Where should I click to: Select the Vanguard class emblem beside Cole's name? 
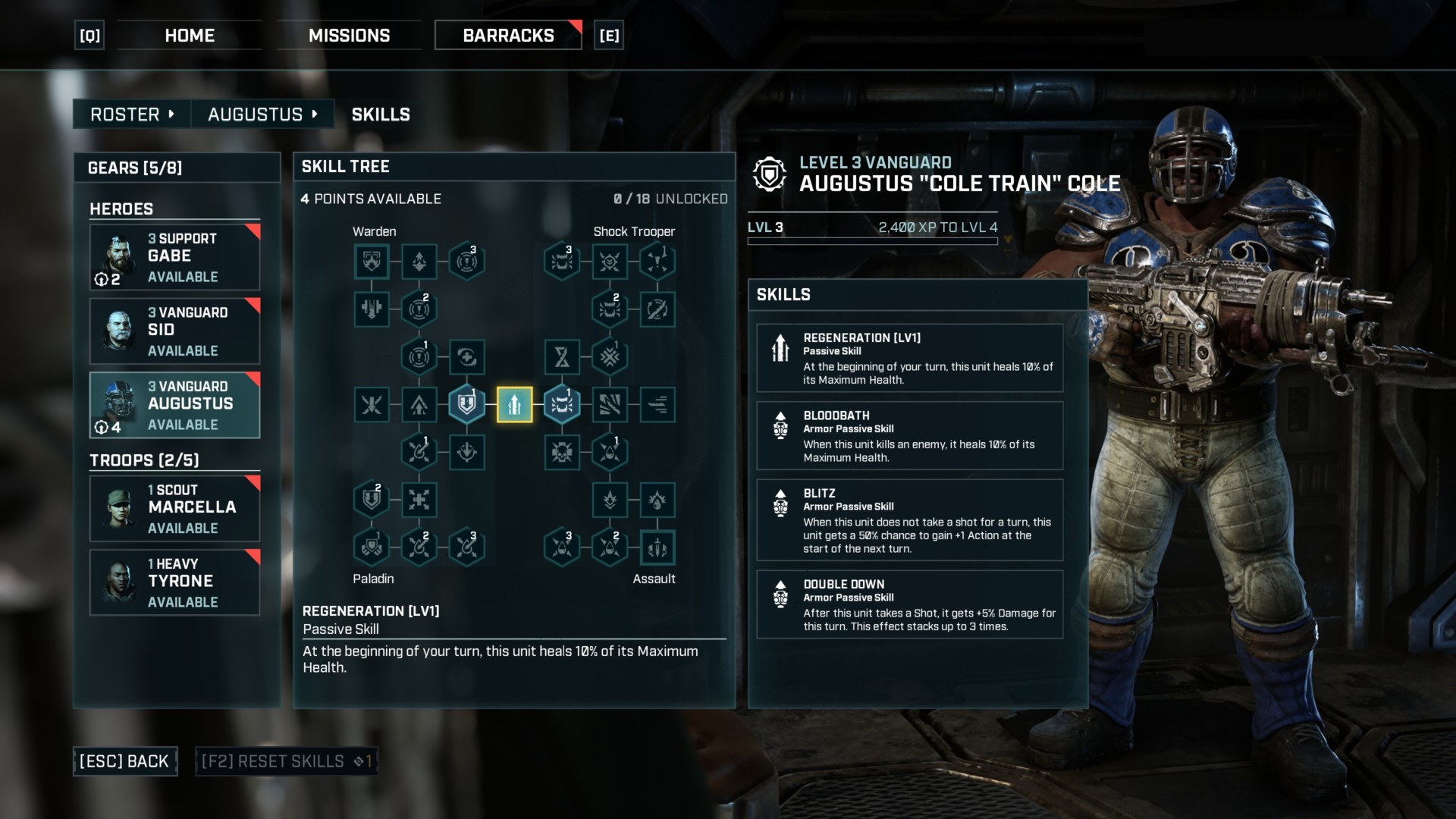(x=769, y=173)
